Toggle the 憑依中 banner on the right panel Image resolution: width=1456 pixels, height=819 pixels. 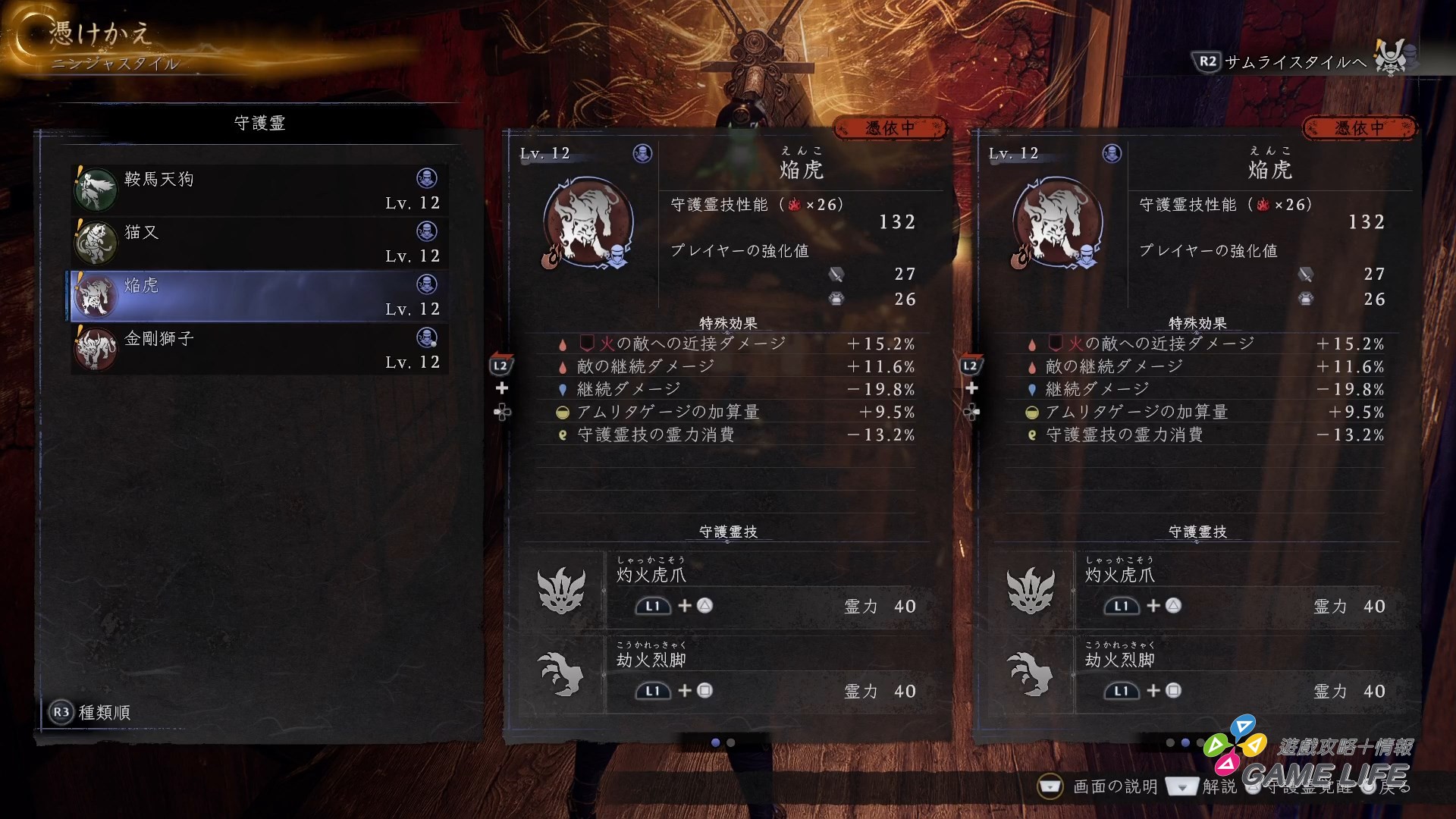(1360, 127)
